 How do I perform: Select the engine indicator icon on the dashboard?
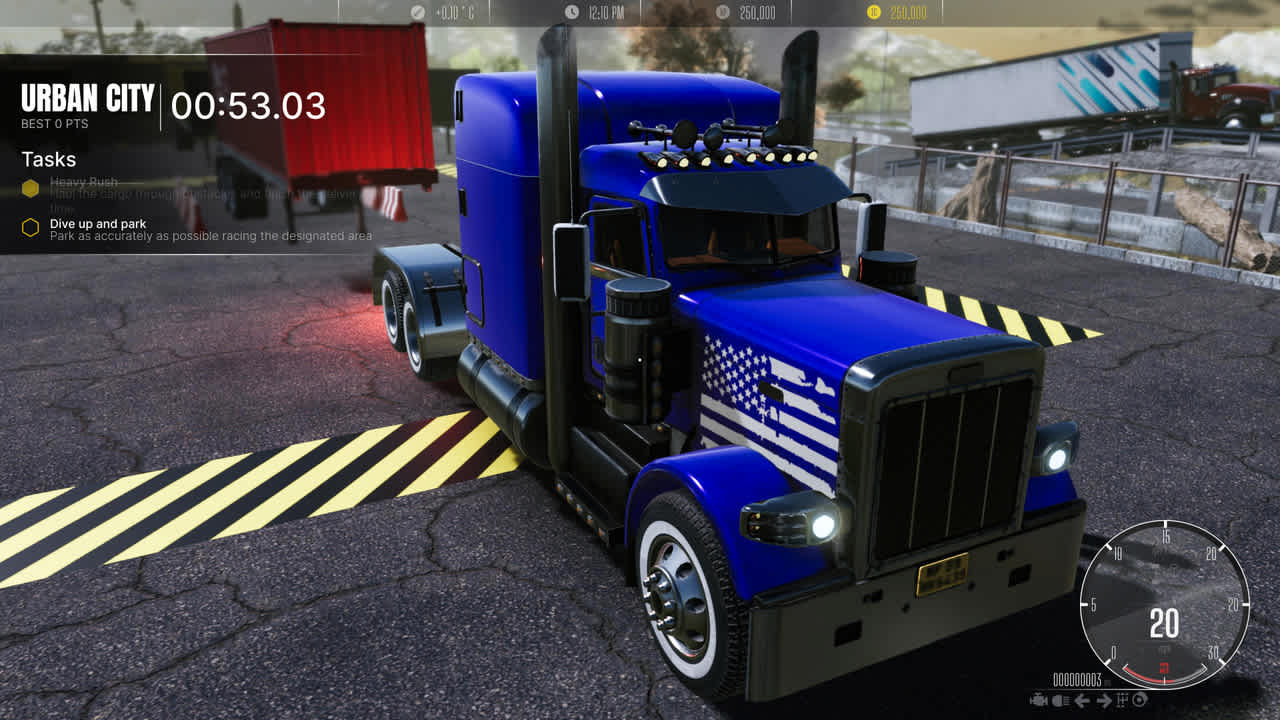pos(1038,700)
